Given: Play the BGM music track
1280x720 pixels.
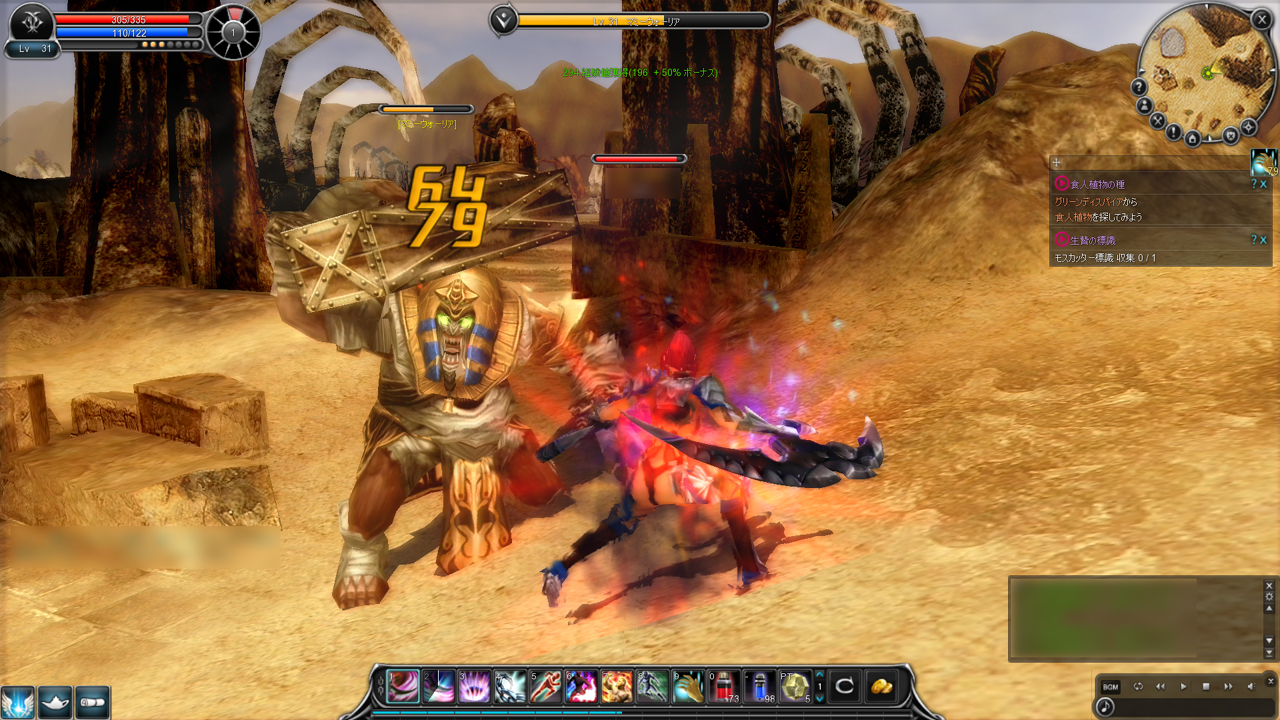Looking at the screenshot, I should pos(1183,687).
